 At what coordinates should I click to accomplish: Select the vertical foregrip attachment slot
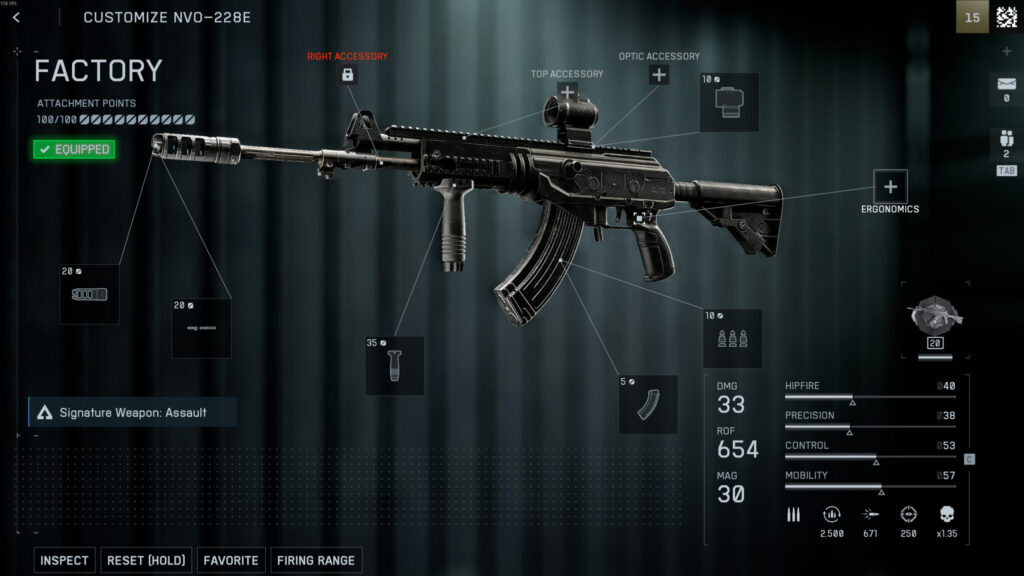pyautogui.click(x=394, y=365)
